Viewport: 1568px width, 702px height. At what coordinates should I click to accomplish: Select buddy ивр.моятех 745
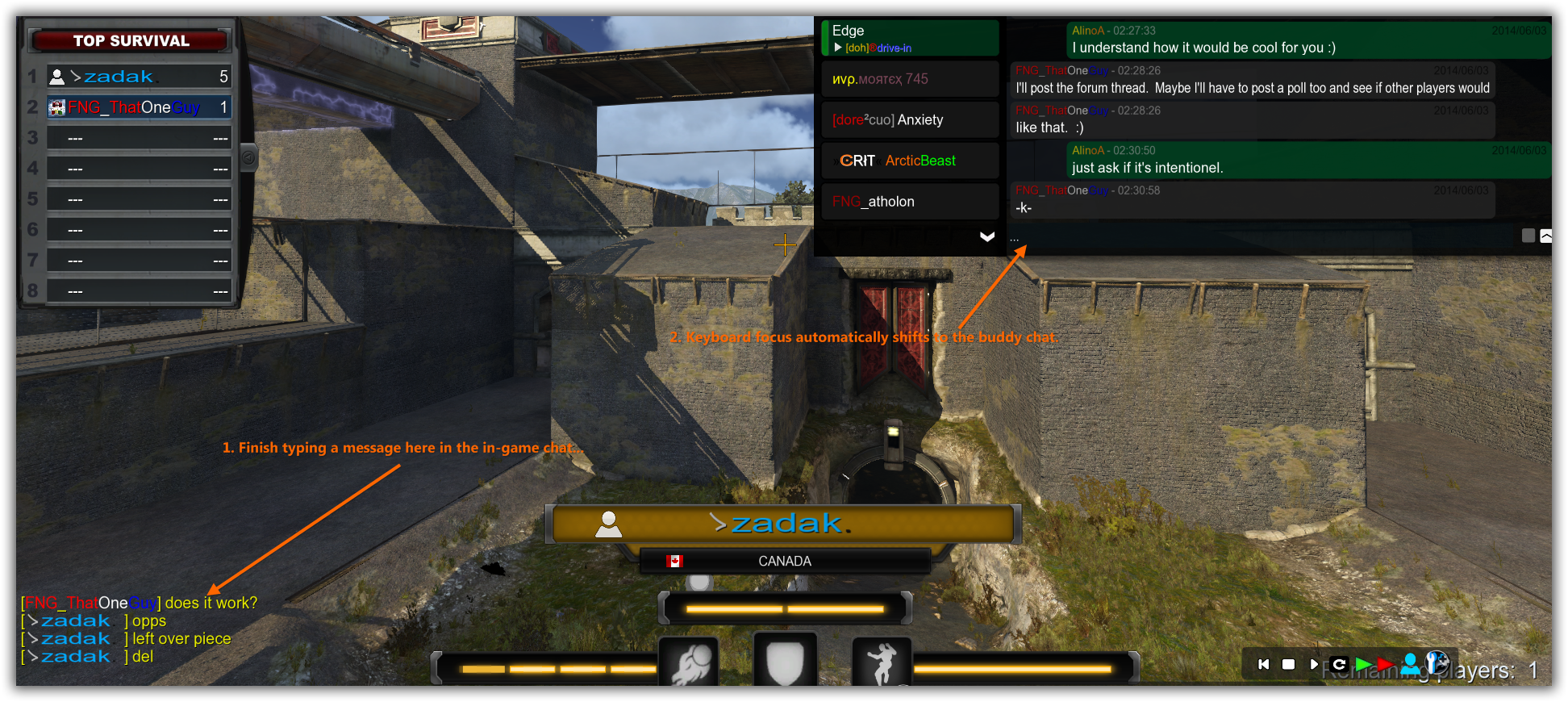click(910, 79)
